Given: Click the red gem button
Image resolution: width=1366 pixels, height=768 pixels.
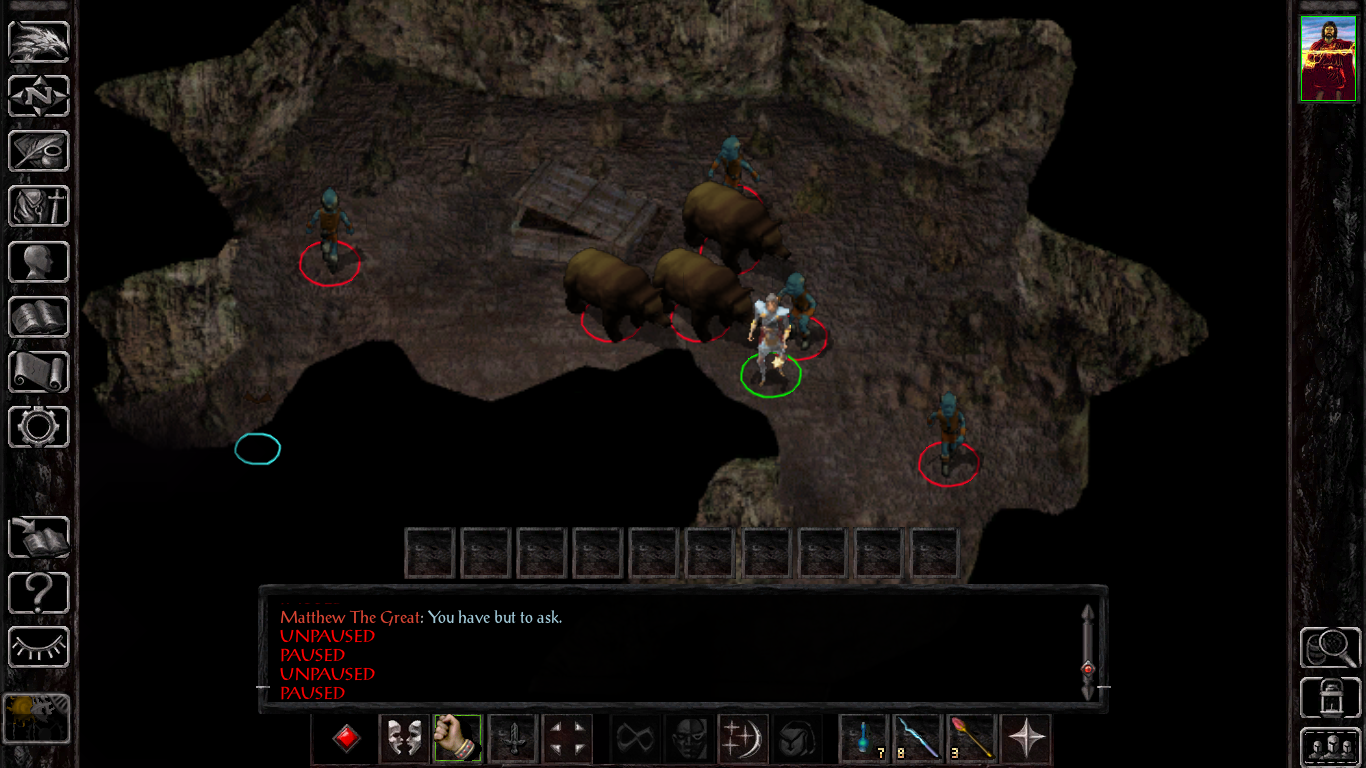Looking at the screenshot, I should (347, 740).
